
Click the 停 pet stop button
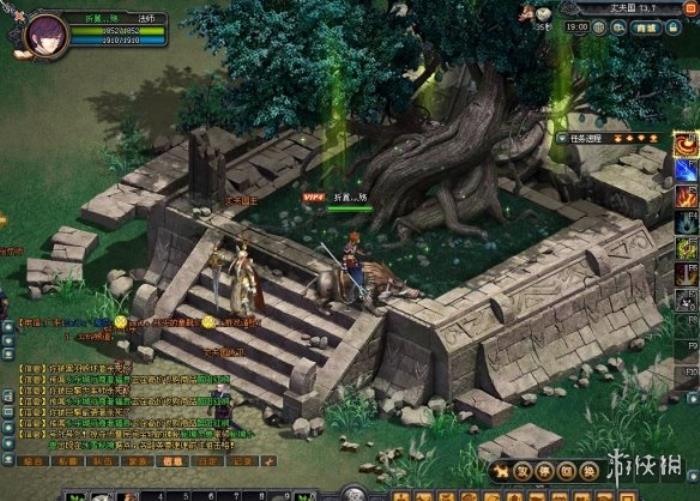coord(545,470)
